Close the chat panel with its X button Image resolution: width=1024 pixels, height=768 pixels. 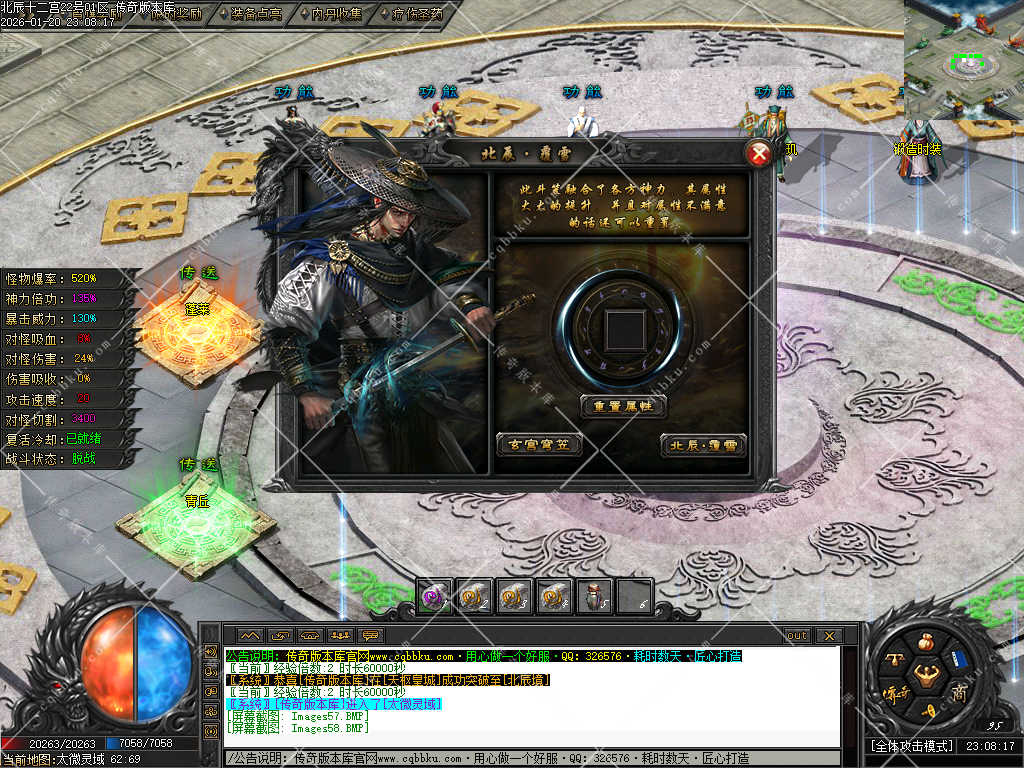tap(828, 635)
